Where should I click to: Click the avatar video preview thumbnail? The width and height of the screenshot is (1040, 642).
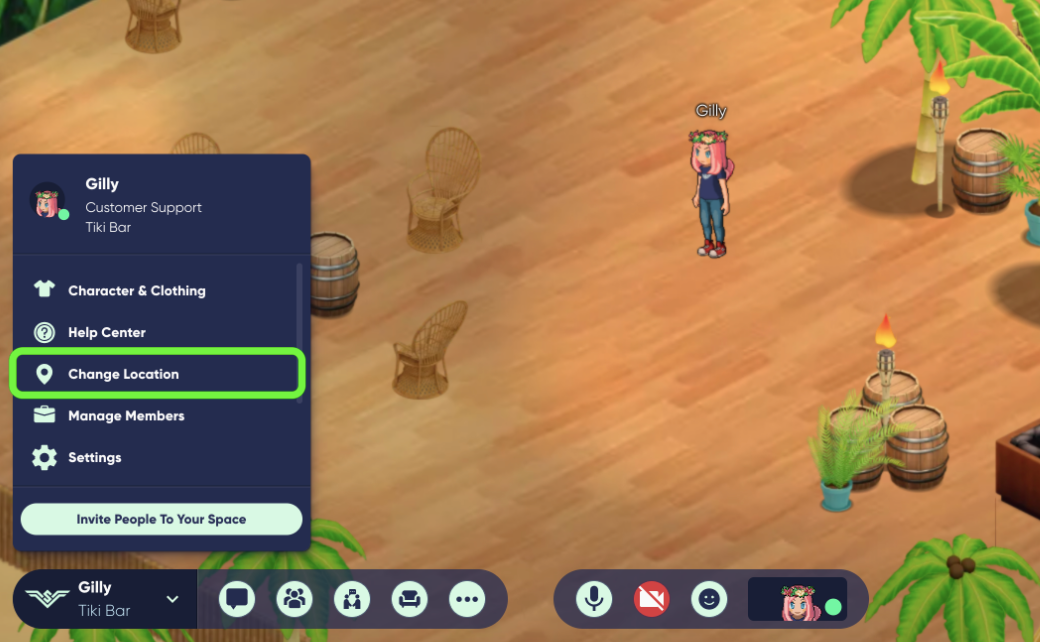(797, 599)
